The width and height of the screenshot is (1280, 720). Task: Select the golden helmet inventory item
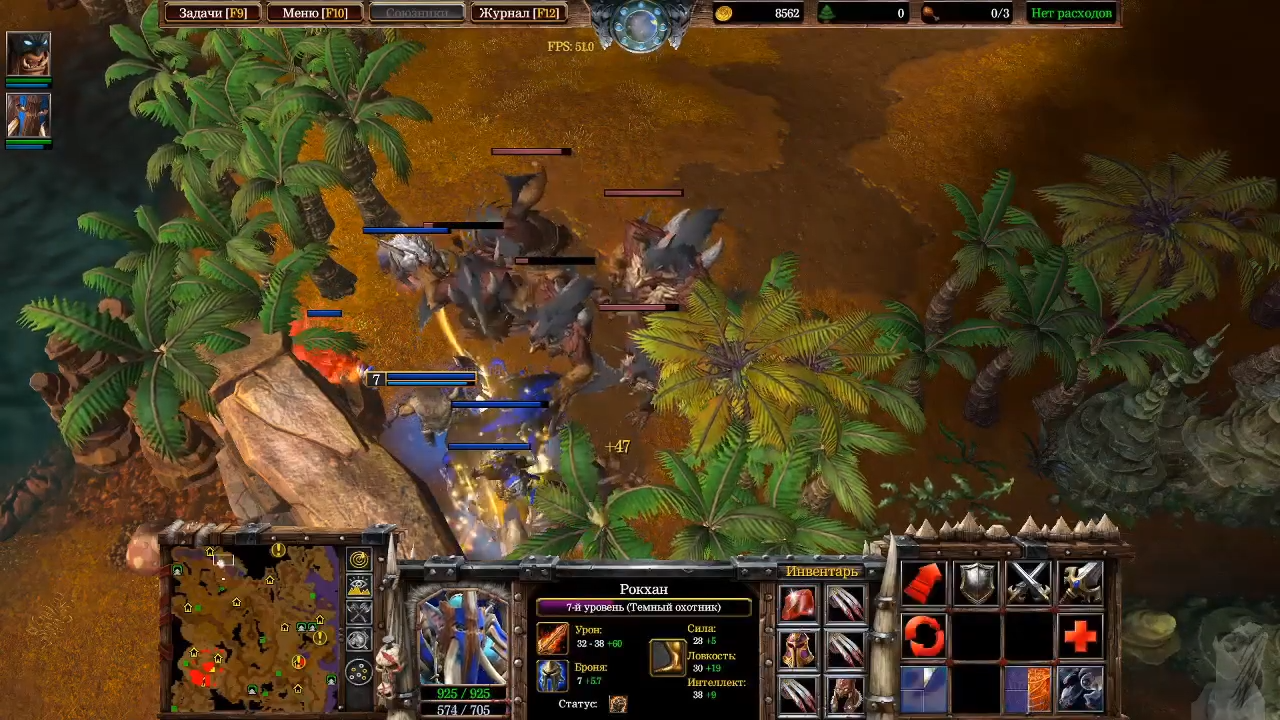(x=798, y=649)
